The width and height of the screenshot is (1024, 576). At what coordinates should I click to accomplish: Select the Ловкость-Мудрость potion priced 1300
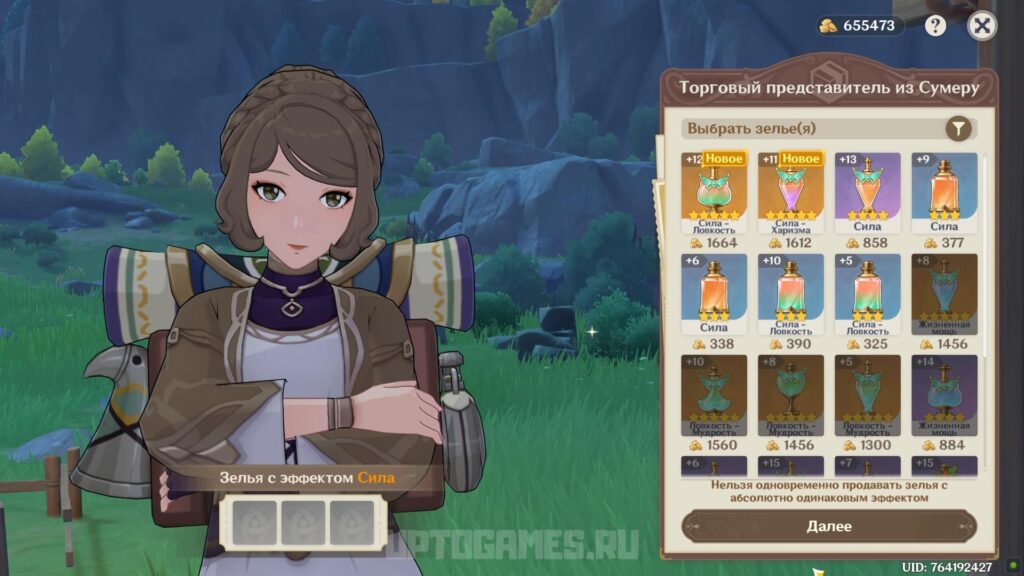[867, 395]
